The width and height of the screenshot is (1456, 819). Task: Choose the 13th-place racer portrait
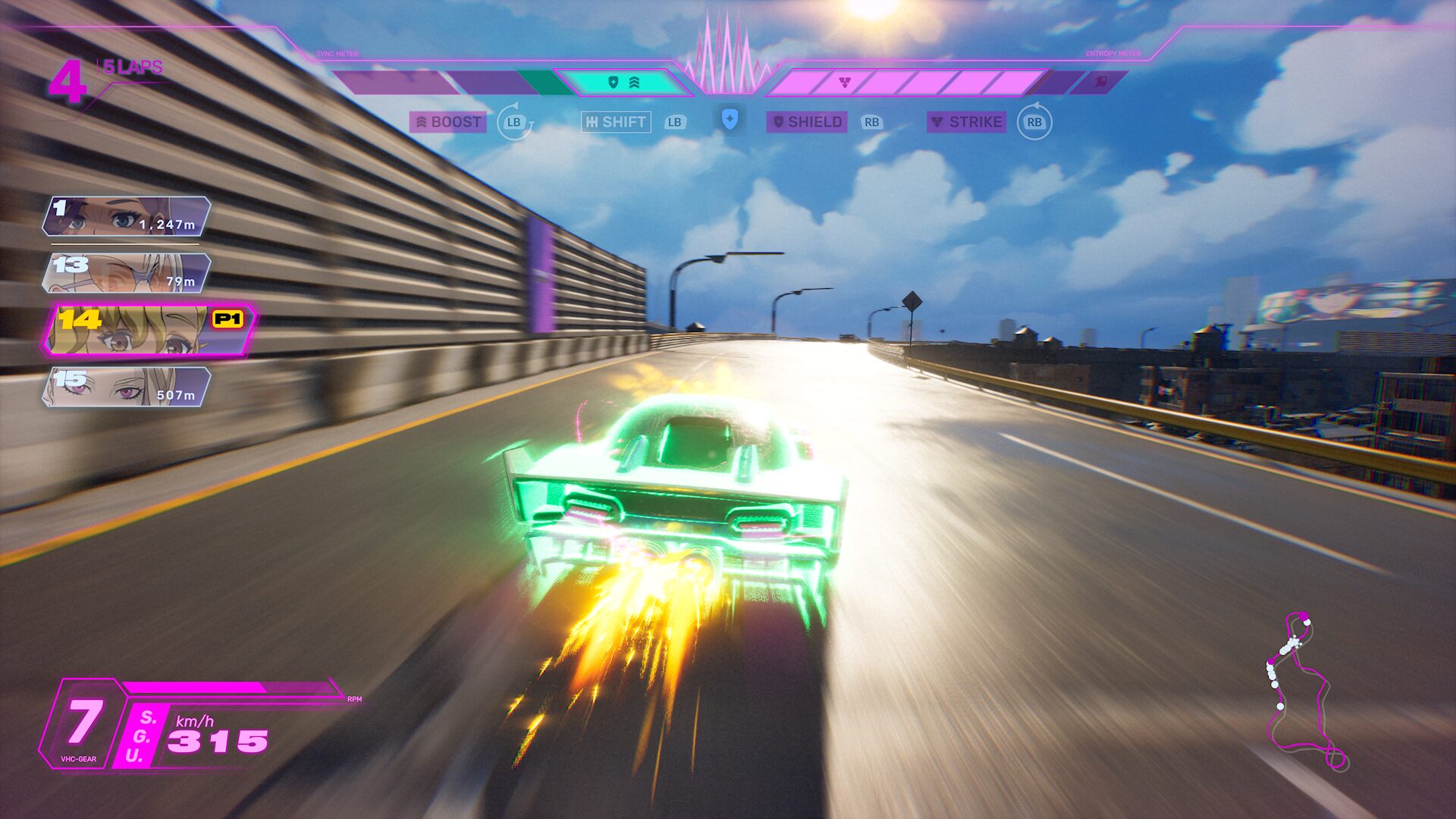pyautogui.click(x=127, y=273)
